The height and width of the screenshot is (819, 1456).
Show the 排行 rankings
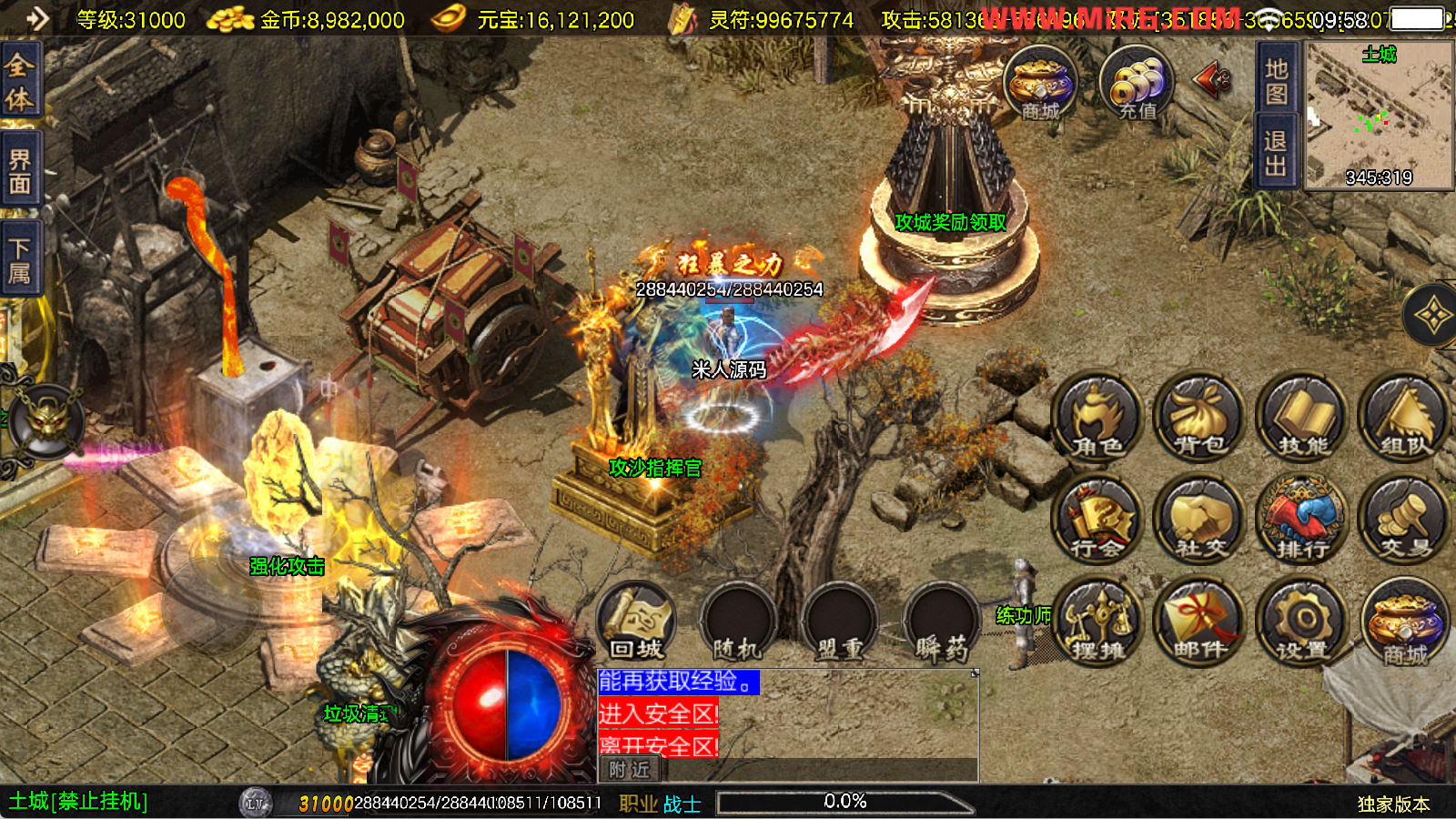1302,521
